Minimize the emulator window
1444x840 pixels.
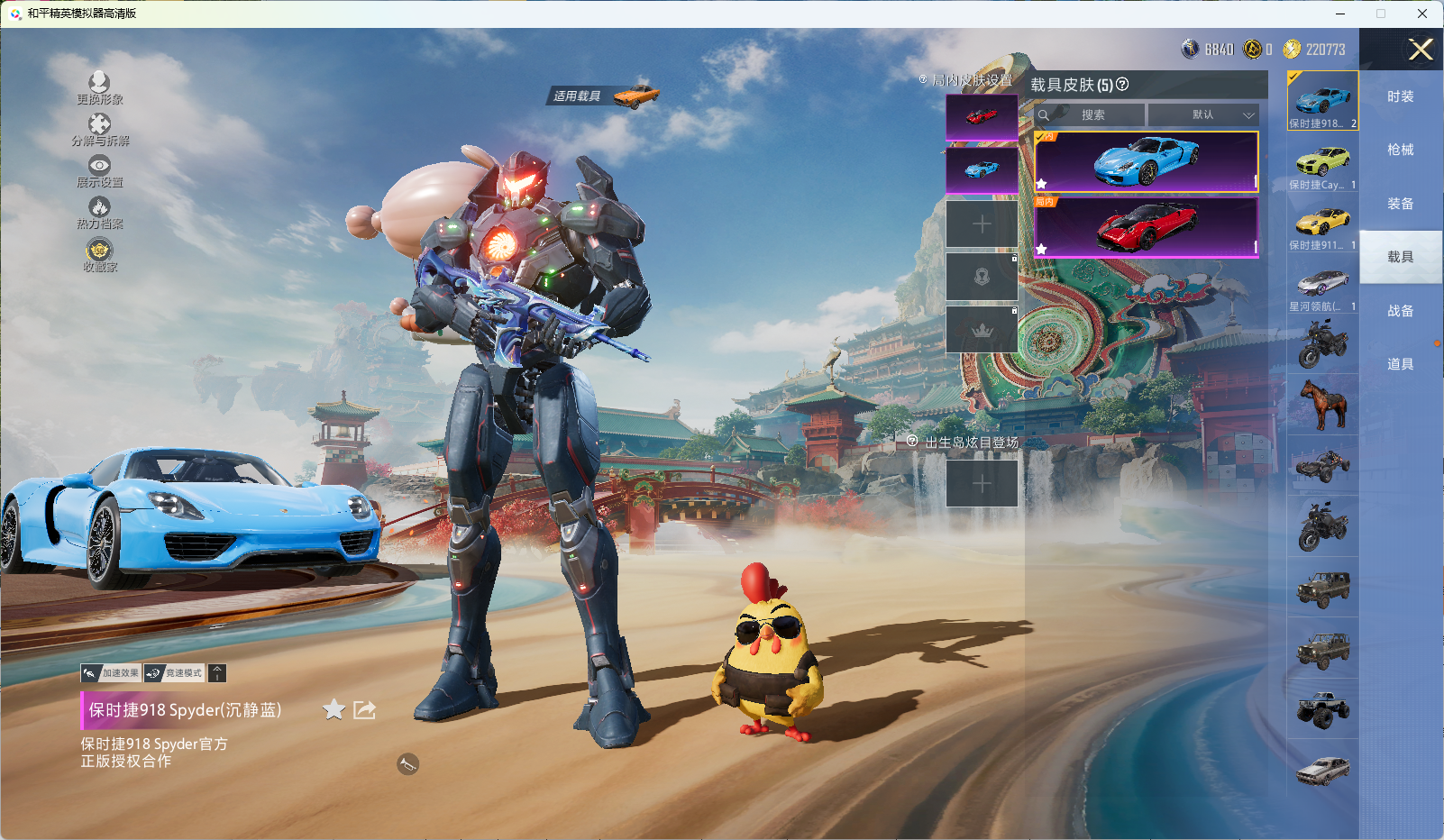coord(1340,14)
